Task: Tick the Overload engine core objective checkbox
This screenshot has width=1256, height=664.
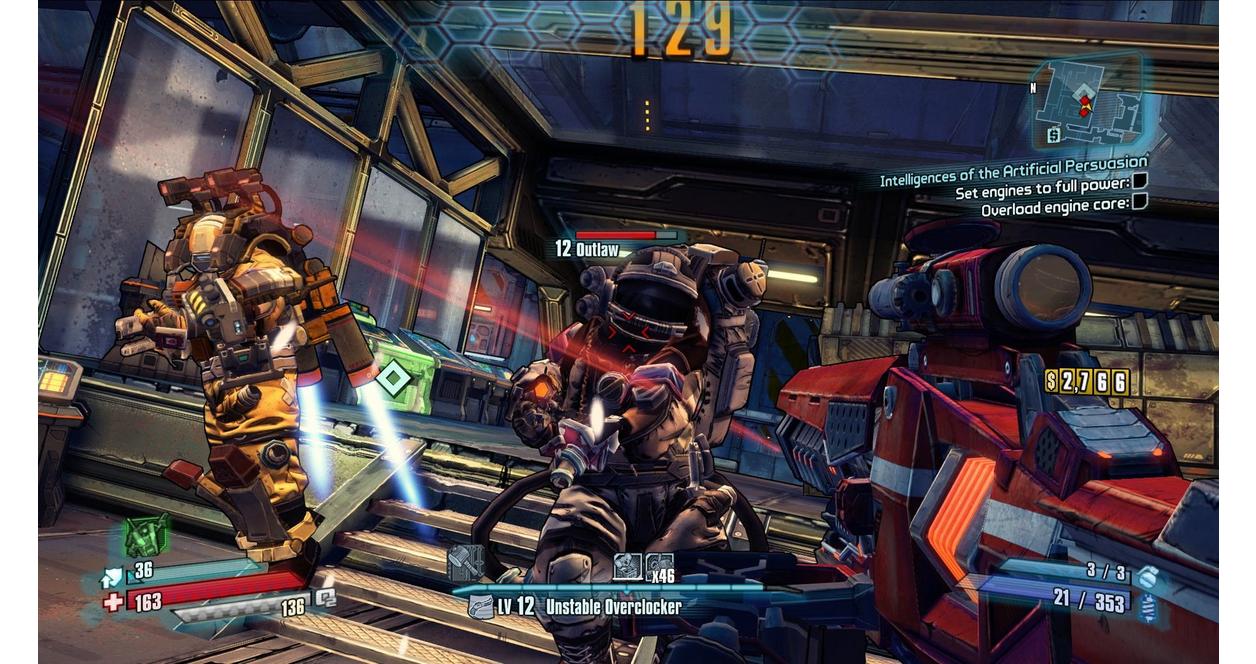Action: coord(1139,202)
